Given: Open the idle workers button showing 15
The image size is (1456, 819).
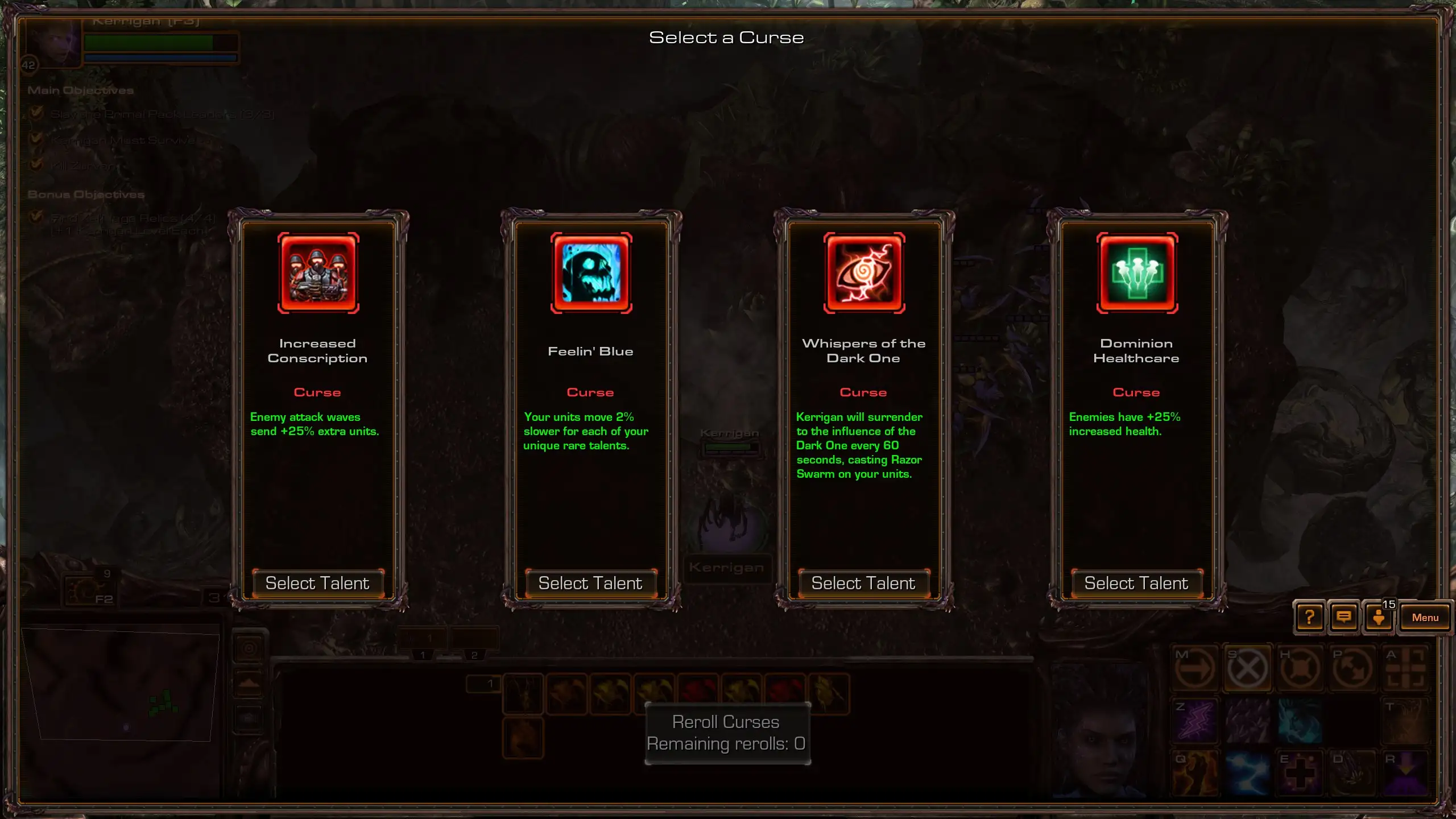Looking at the screenshot, I should [1379, 617].
